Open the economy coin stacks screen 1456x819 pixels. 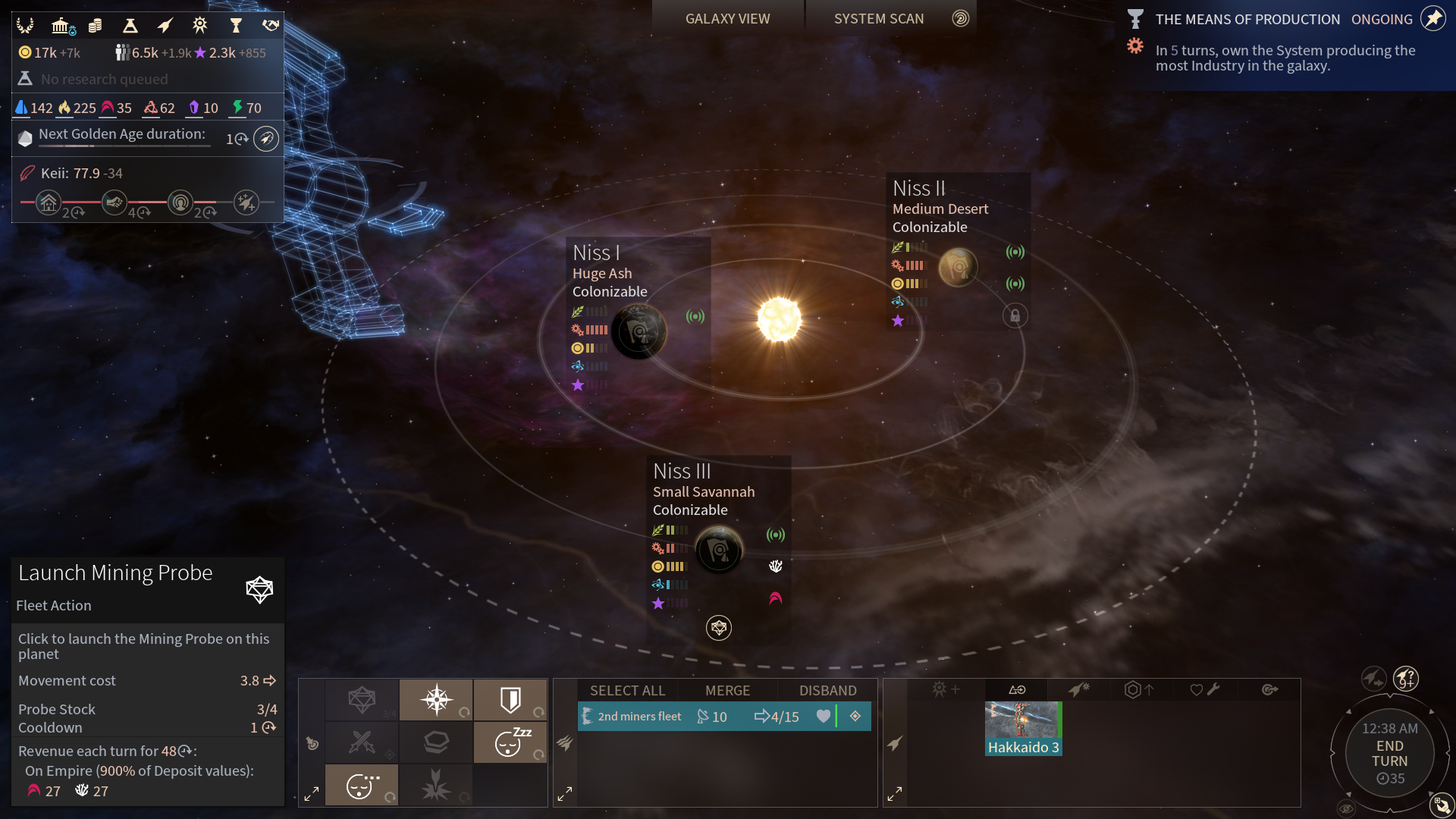[95, 26]
